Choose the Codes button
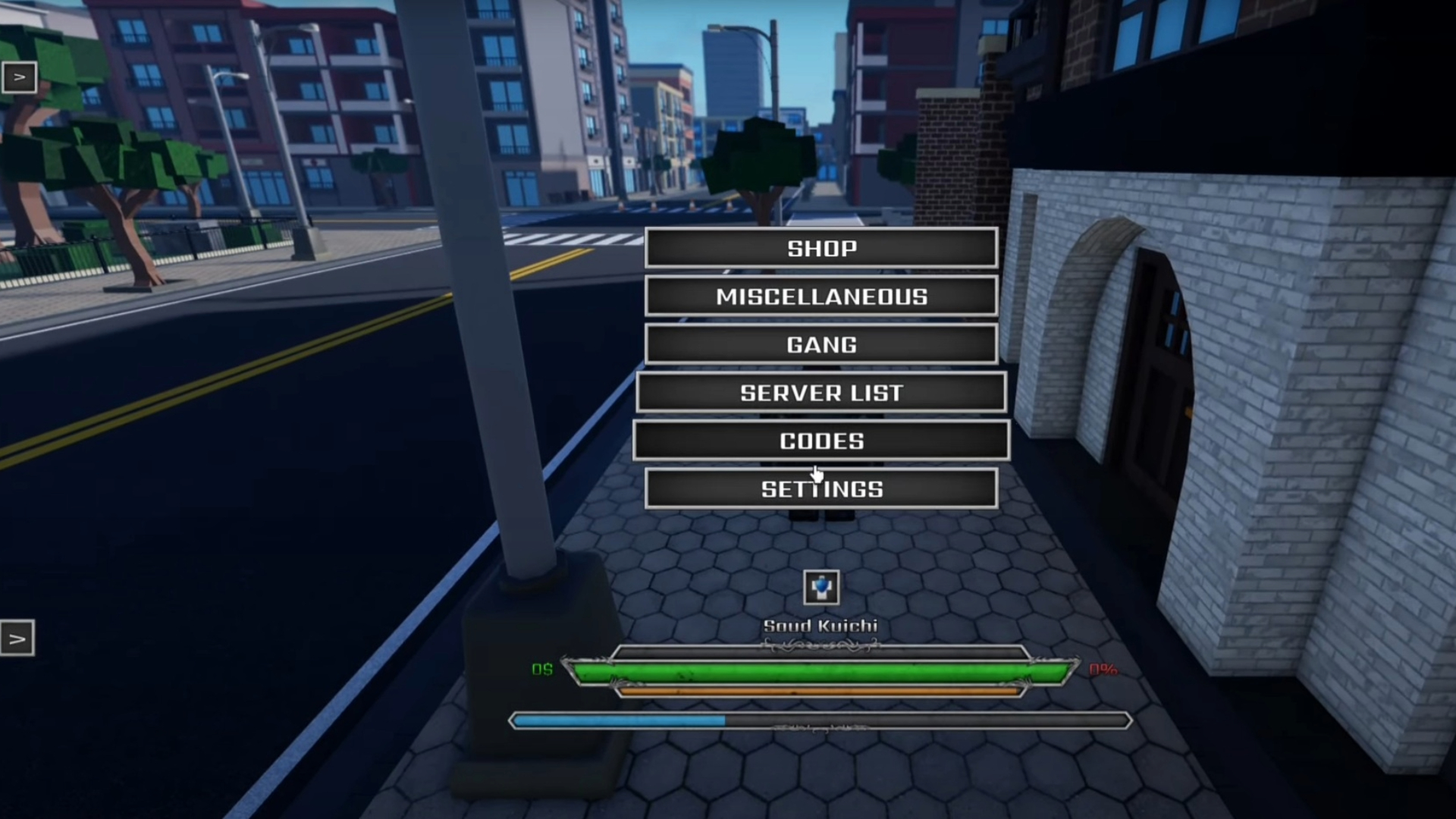Image resolution: width=1456 pixels, height=819 pixels. pos(821,441)
